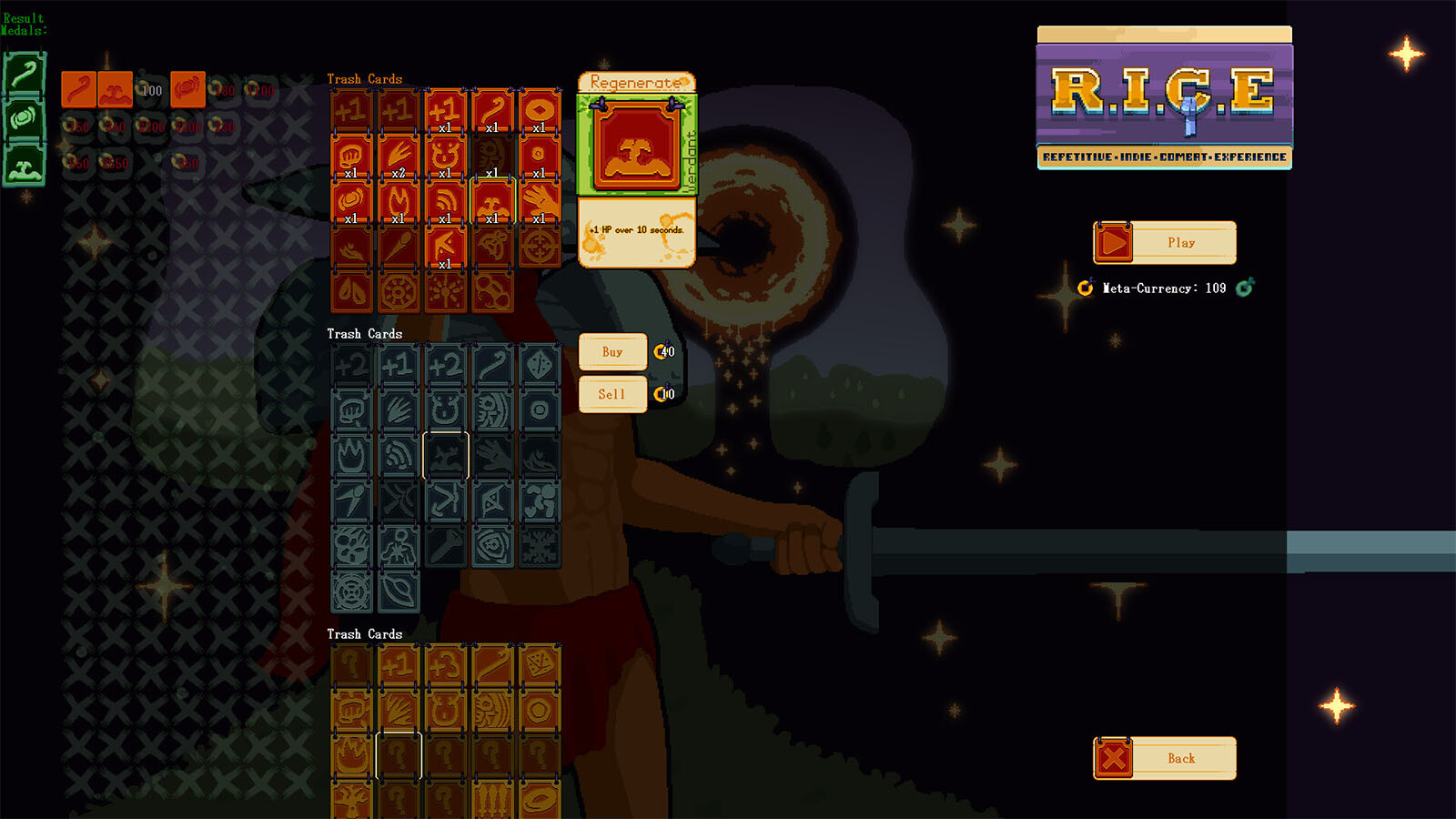Select the teal flame card

[351, 456]
